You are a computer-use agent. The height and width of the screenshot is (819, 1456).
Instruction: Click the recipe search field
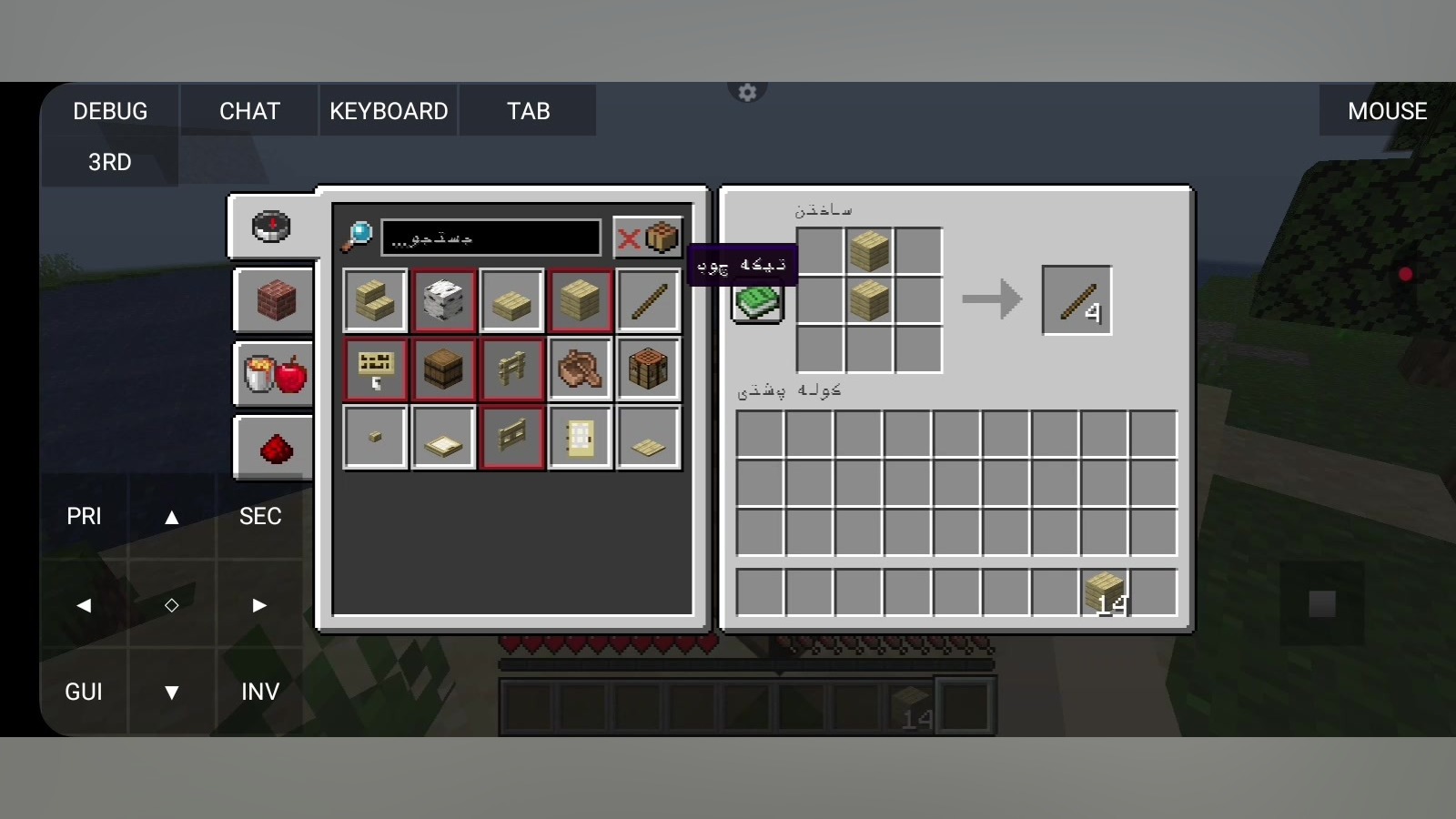[x=490, y=238]
